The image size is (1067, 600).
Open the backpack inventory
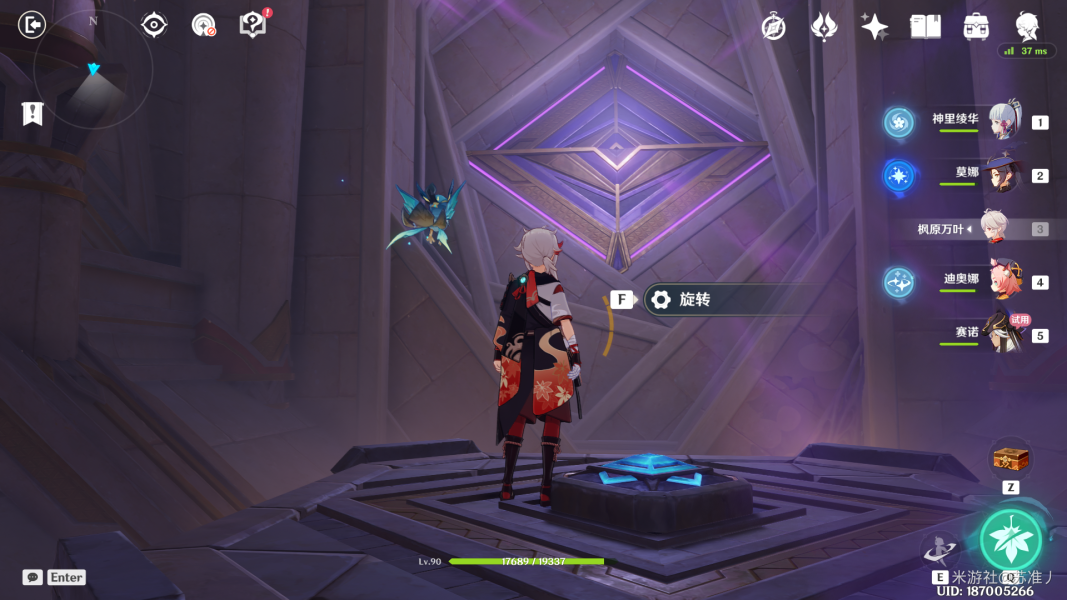[x=977, y=27]
